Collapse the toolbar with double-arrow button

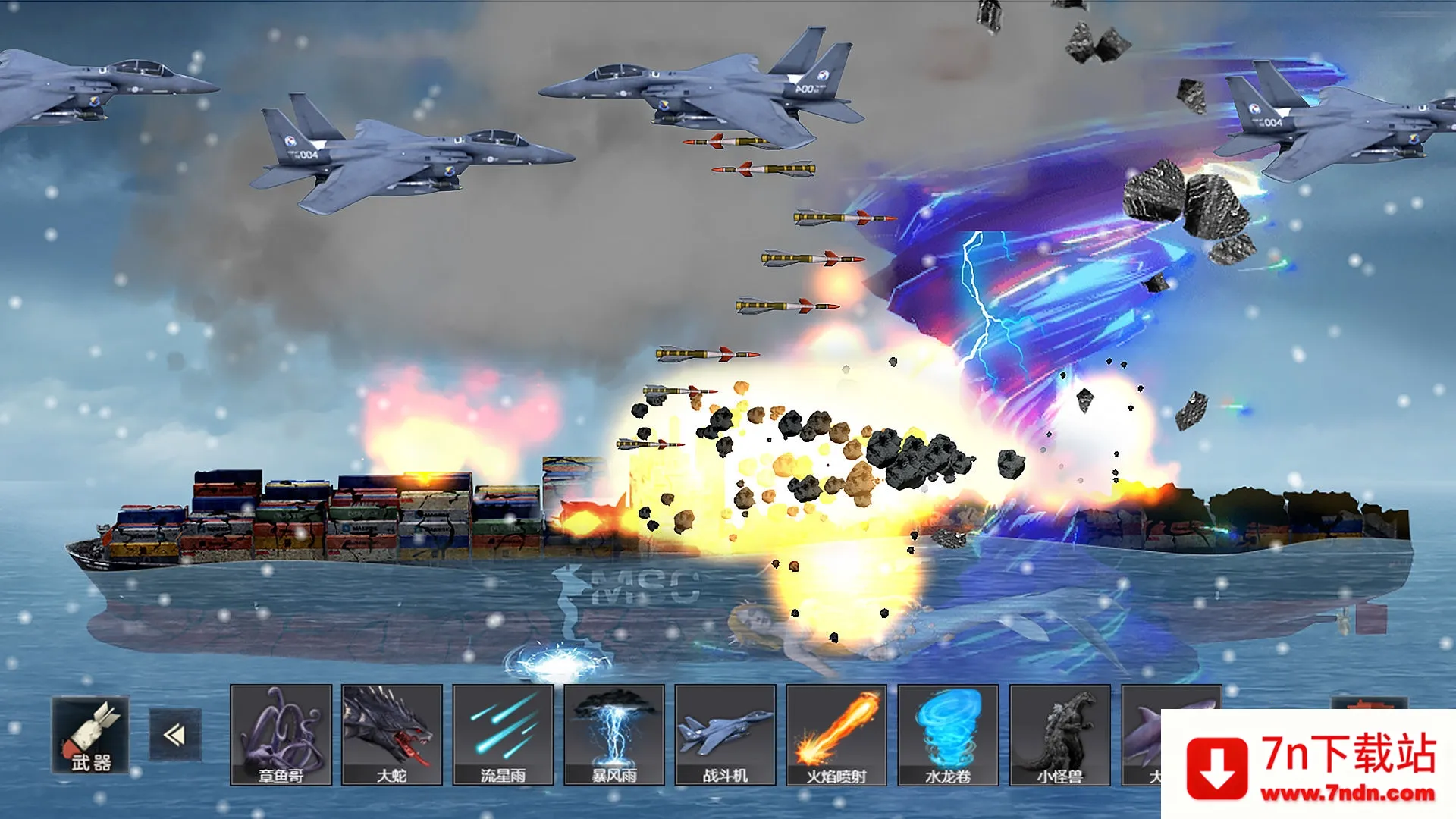tap(175, 735)
